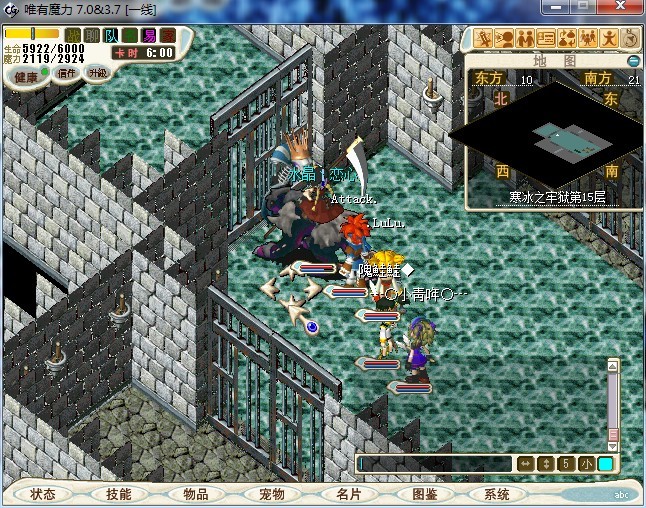Open the 物品 items menu
Image resolution: width=646 pixels, height=508 pixels.
coord(195,494)
